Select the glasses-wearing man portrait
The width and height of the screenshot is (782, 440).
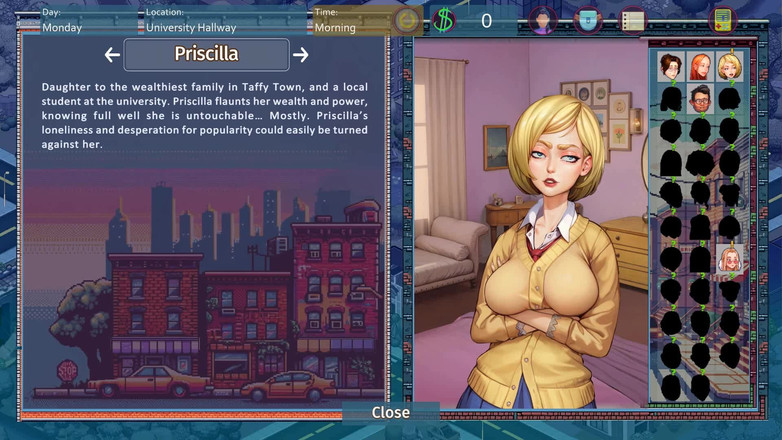(700, 99)
